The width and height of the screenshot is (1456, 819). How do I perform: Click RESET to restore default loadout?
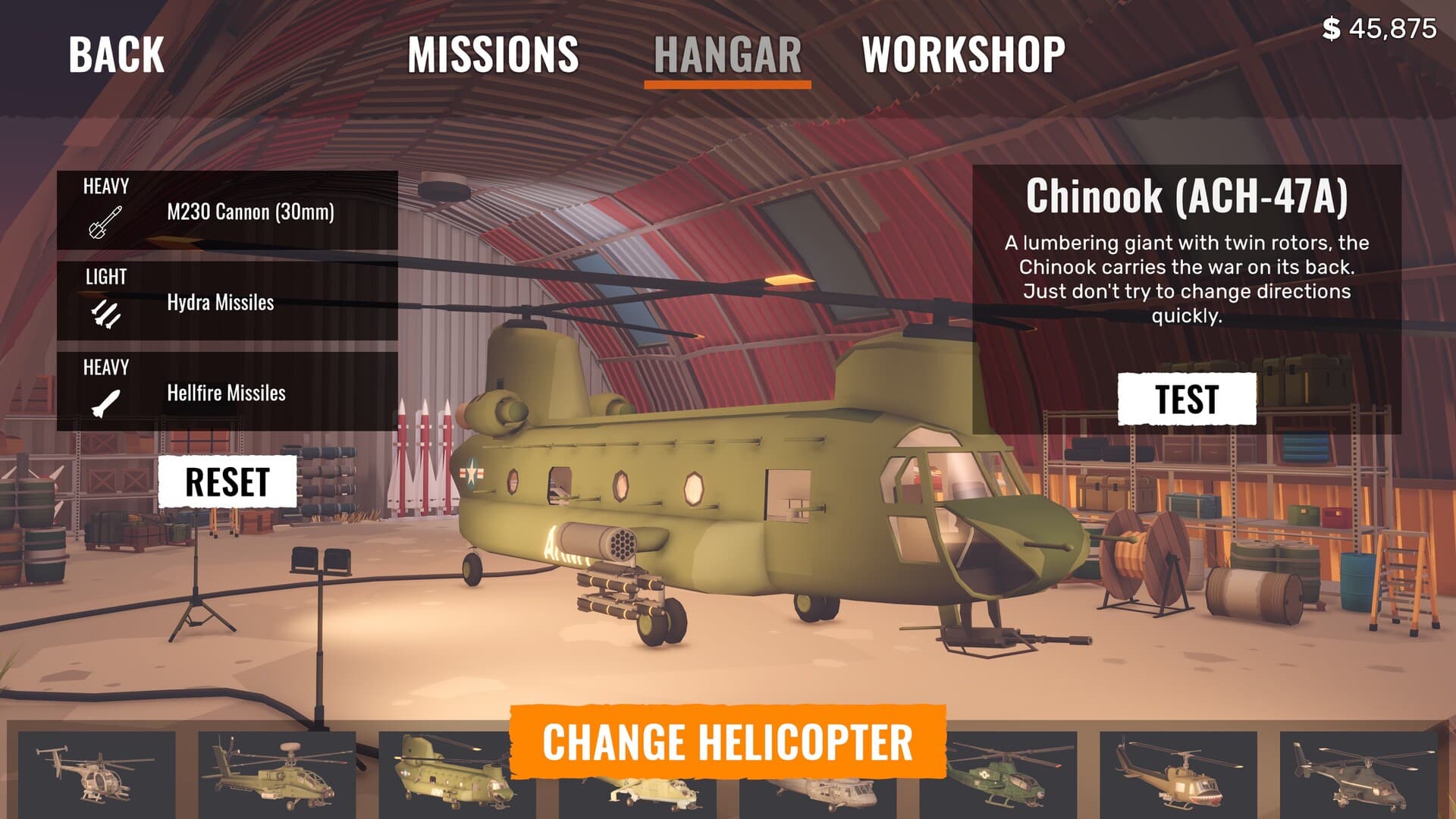click(x=229, y=479)
